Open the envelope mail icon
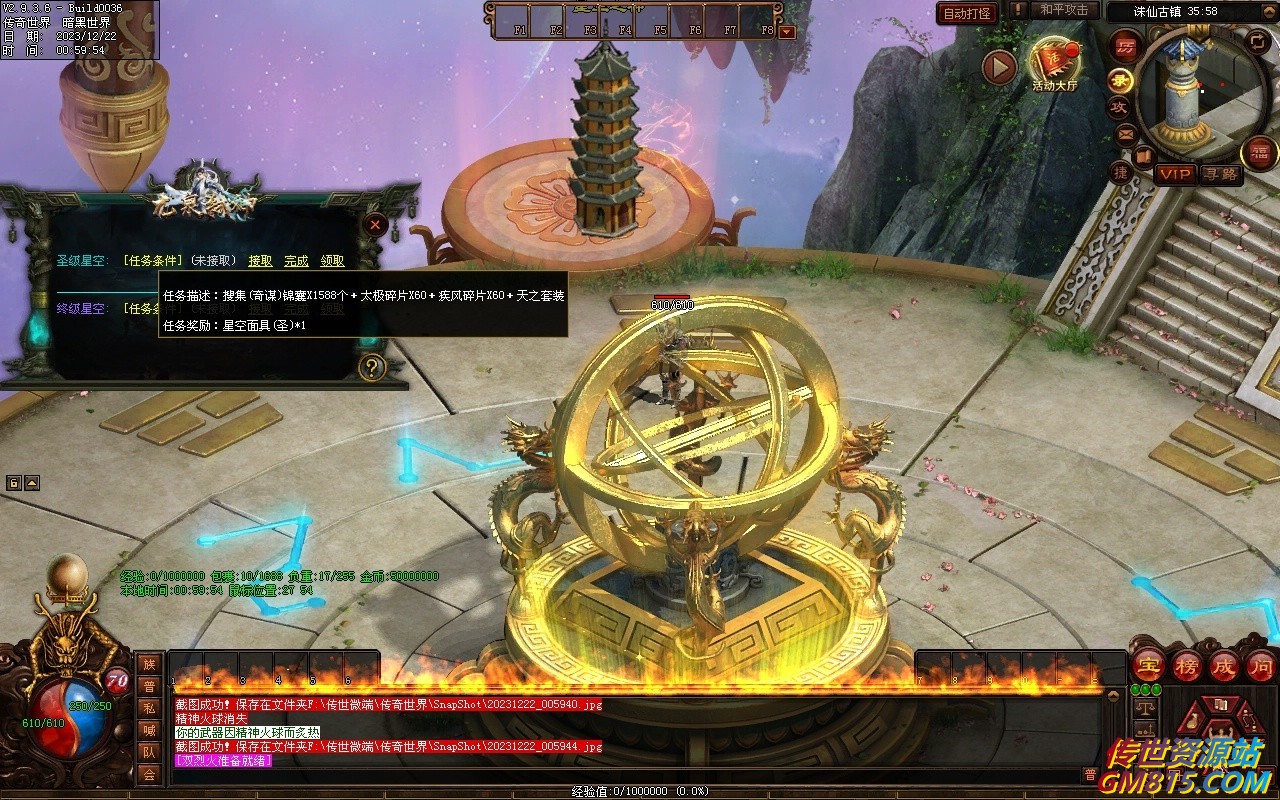The image size is (1280, 800). coord(1126,133)
